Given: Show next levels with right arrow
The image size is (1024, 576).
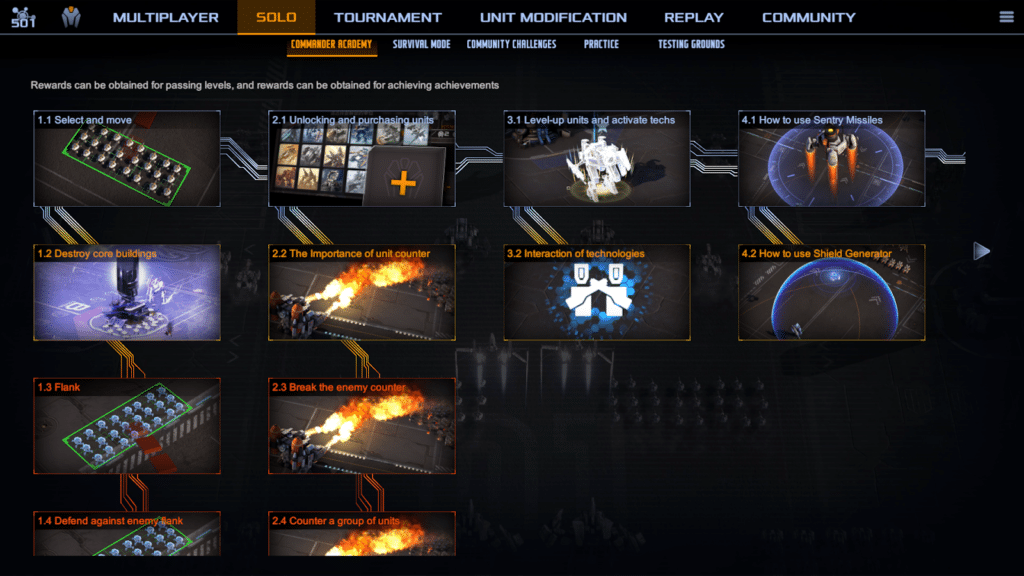Looking at the screenshot, I should (x=981, y=251).
